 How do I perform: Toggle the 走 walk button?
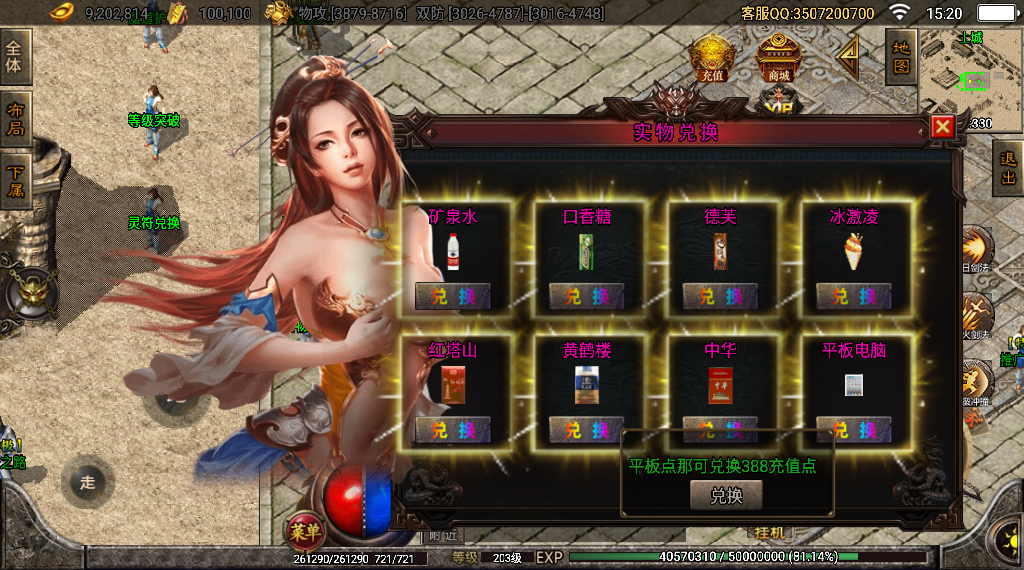(87, 483)
